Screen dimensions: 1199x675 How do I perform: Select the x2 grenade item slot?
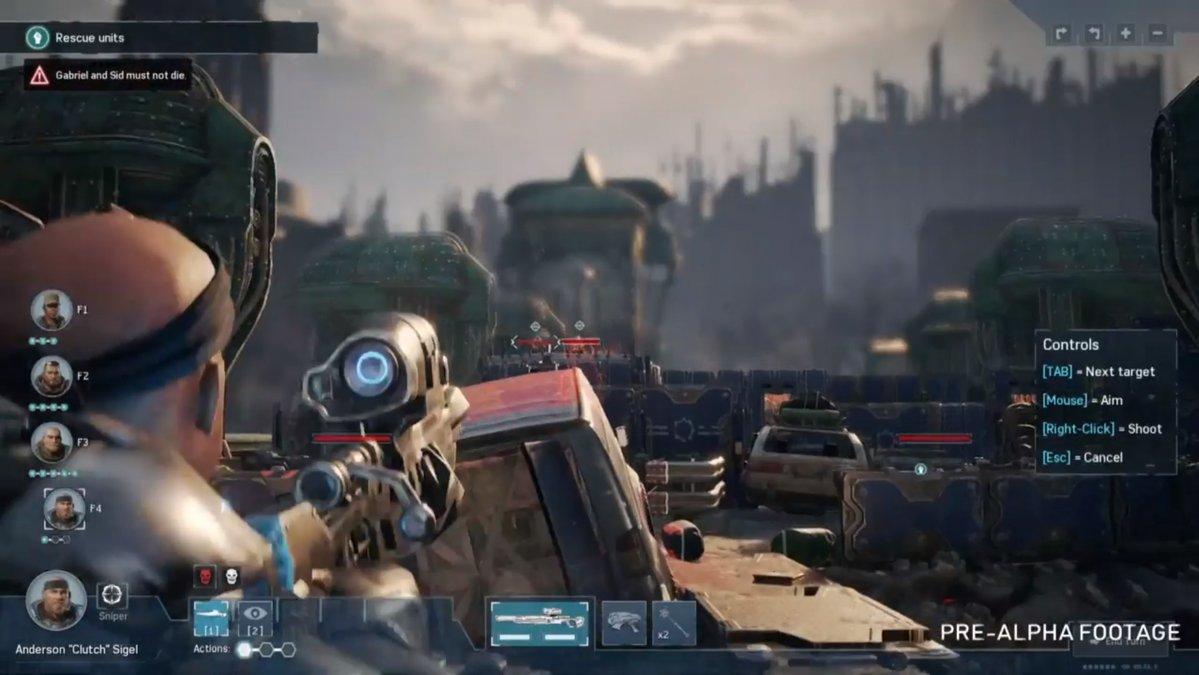coord(674,622)
